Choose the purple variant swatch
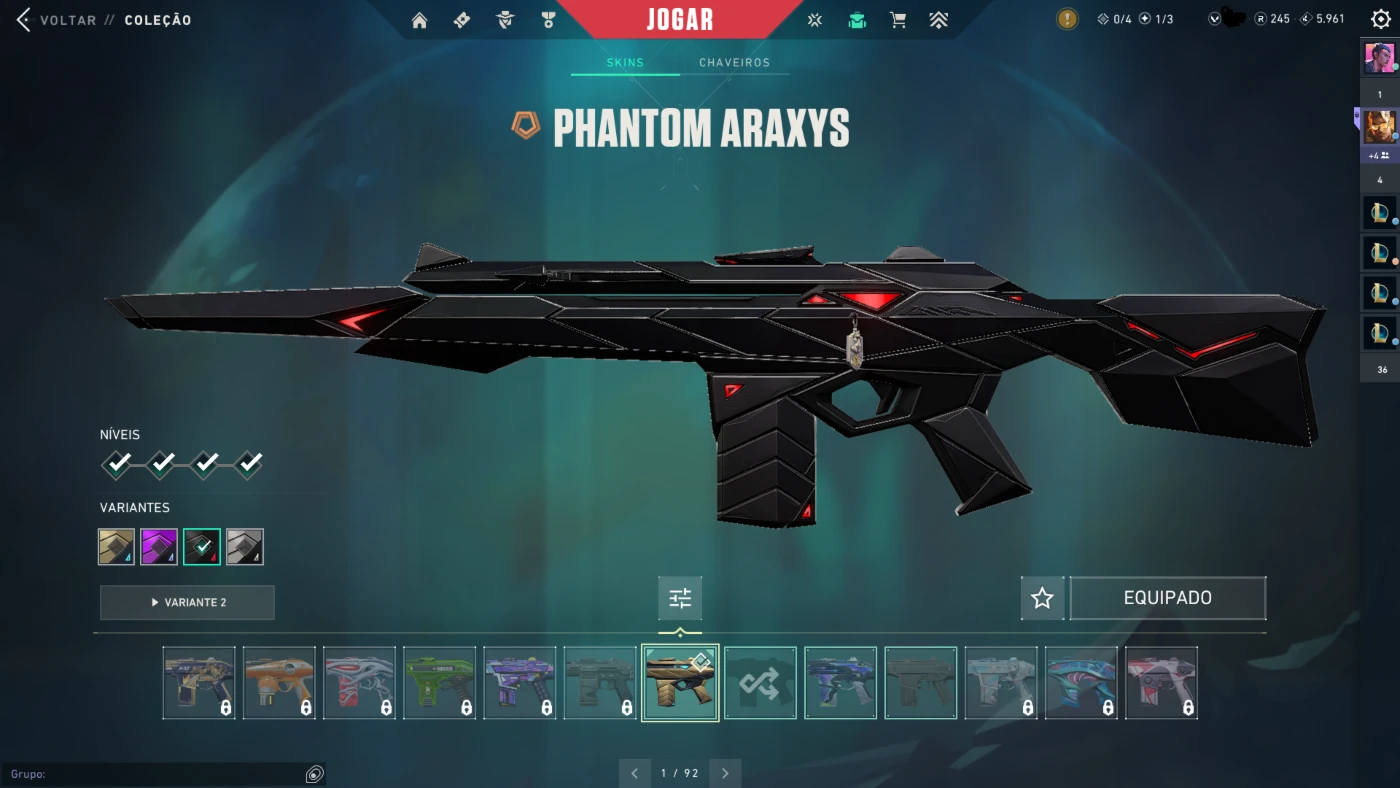This screenshot has width=1400, height=788. pos(159,547)
